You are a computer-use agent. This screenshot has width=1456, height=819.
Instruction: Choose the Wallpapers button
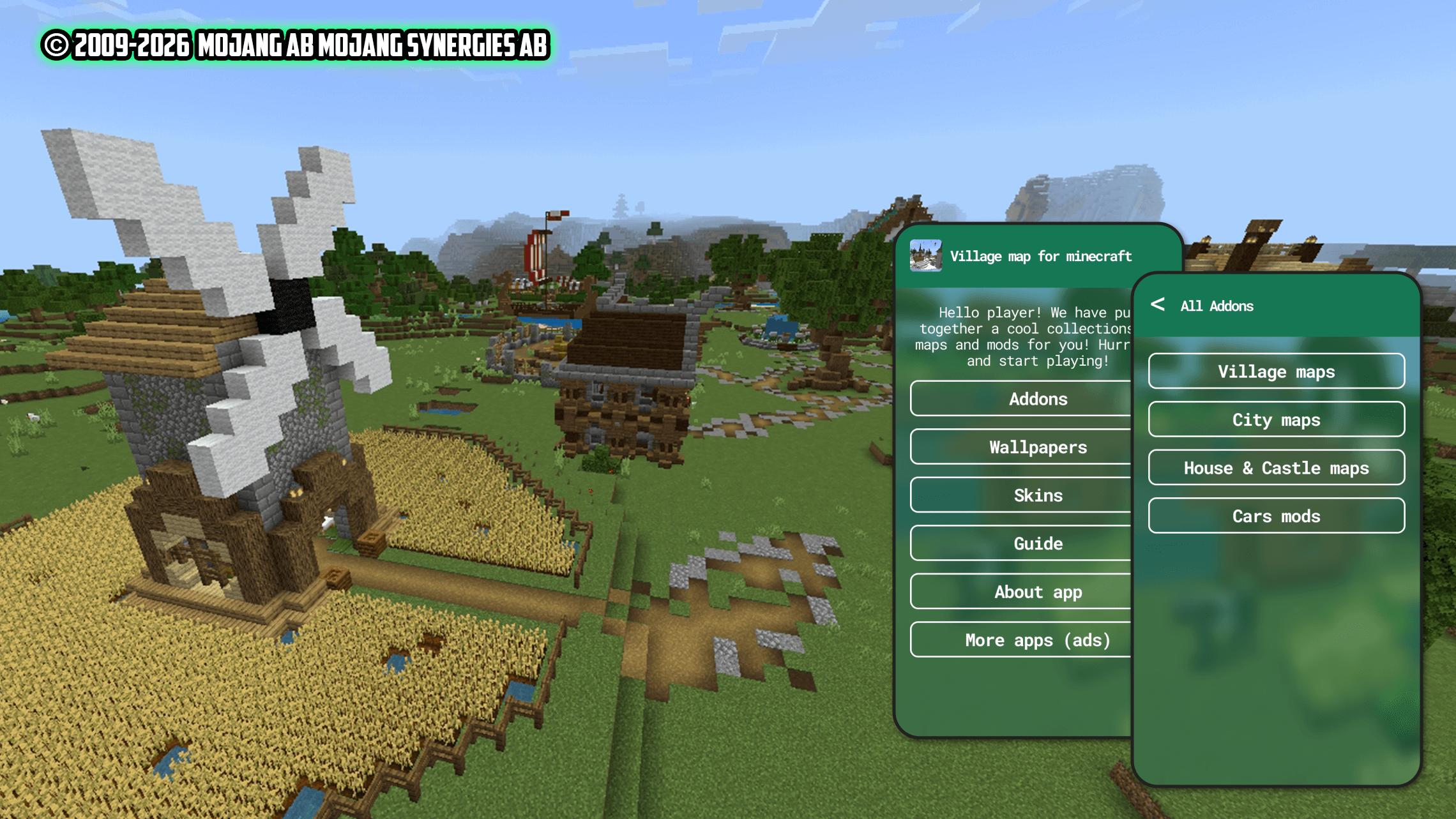(1022, 447)
